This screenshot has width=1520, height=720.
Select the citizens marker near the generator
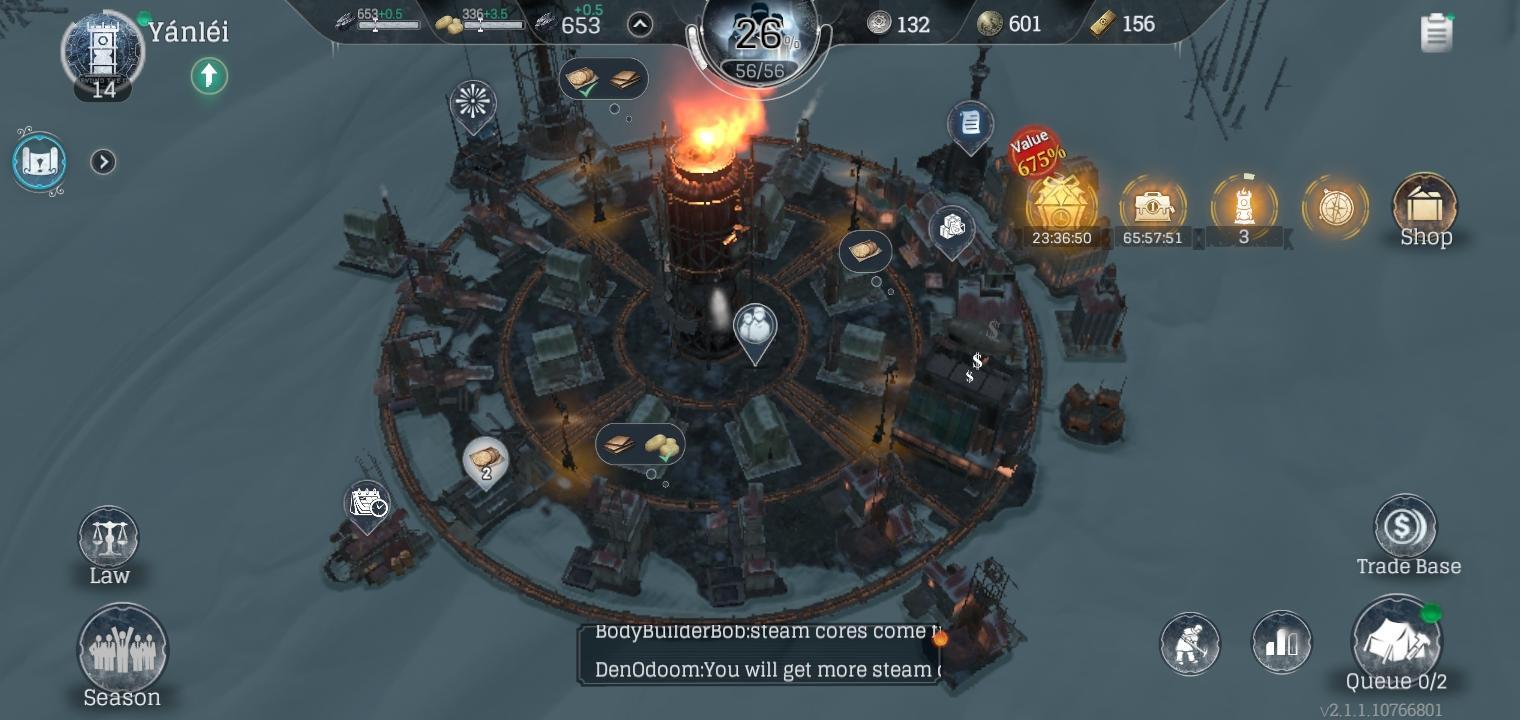point(755,327)
